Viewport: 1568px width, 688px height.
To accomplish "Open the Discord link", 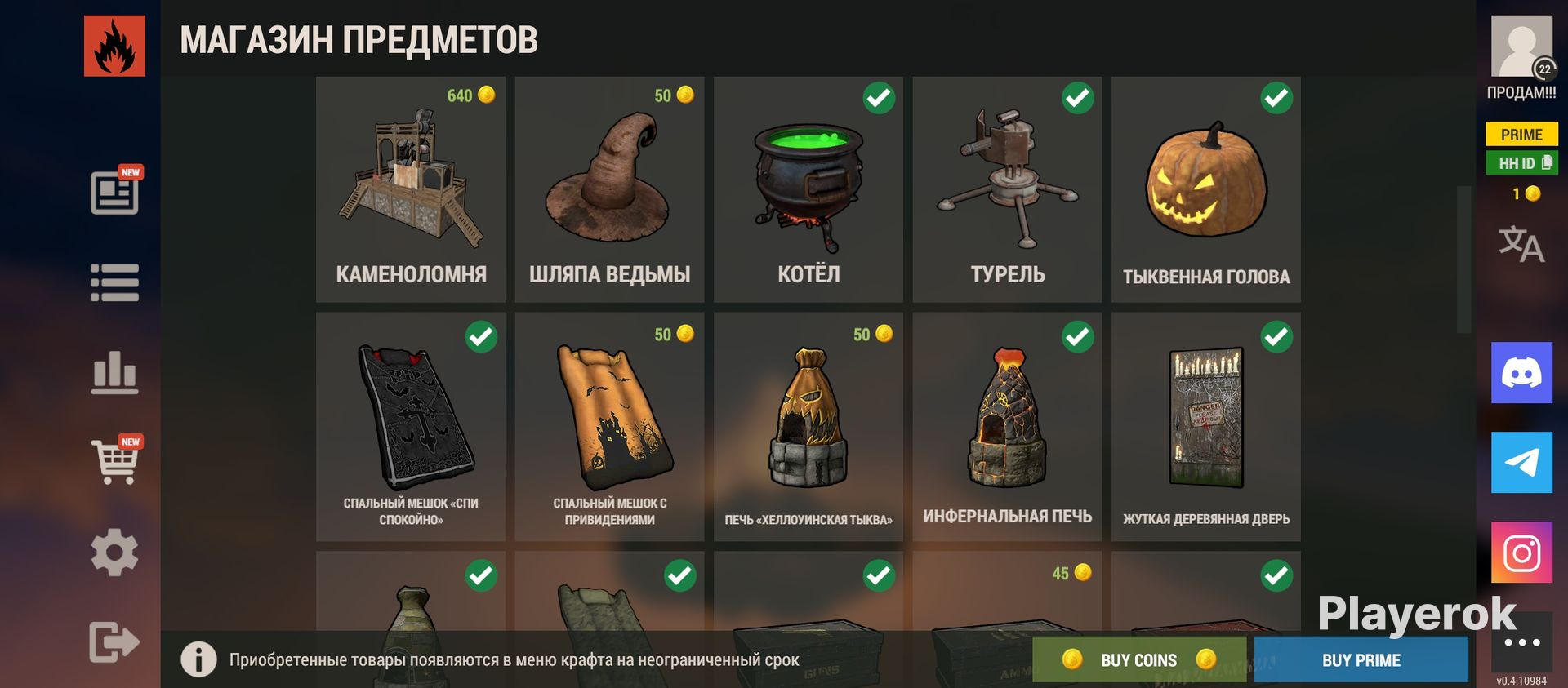I will [x=1521, y=373].
